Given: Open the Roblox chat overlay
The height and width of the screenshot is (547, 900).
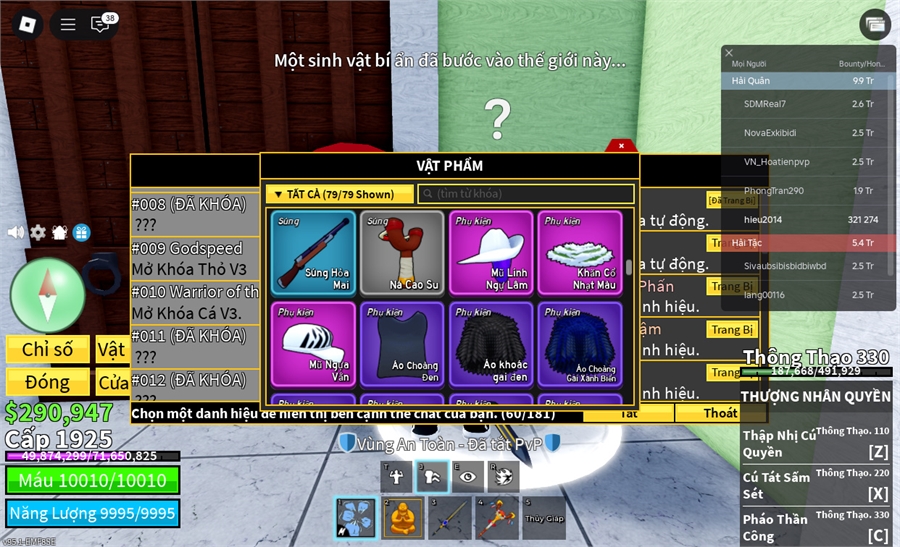Looking at the screenshot, I should [101, 24].
